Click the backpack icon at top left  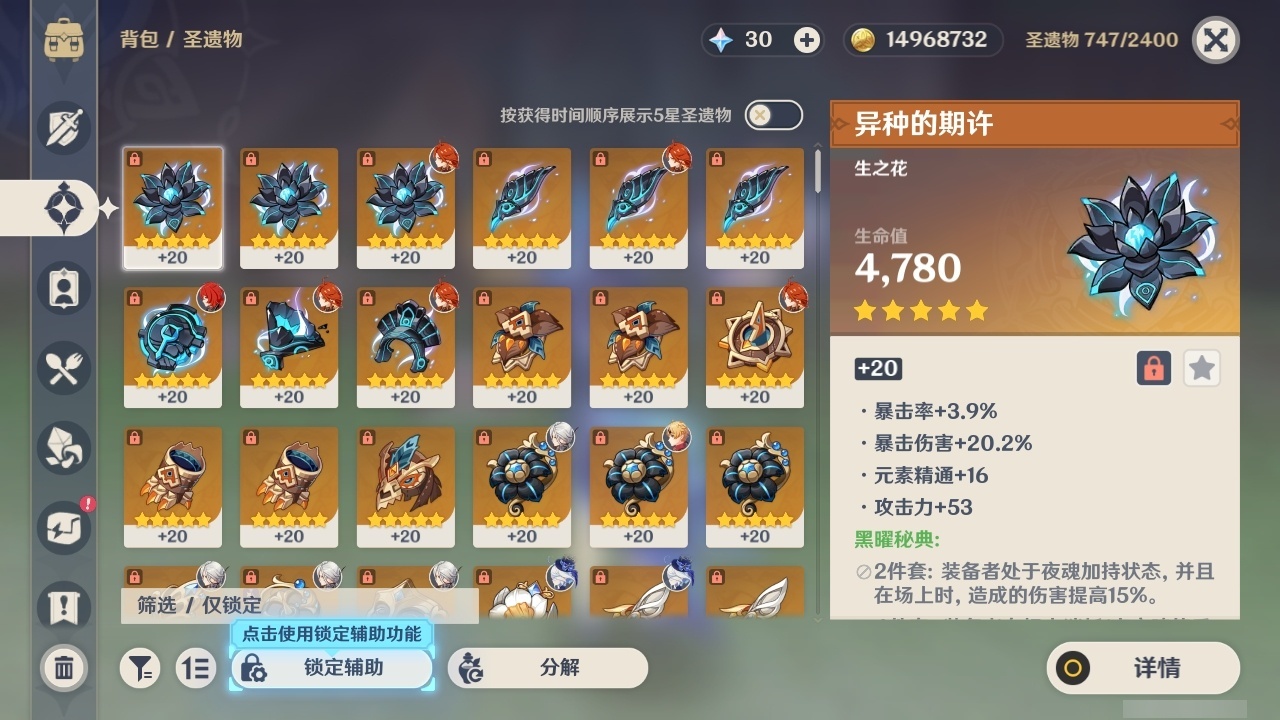coord(62,40)
